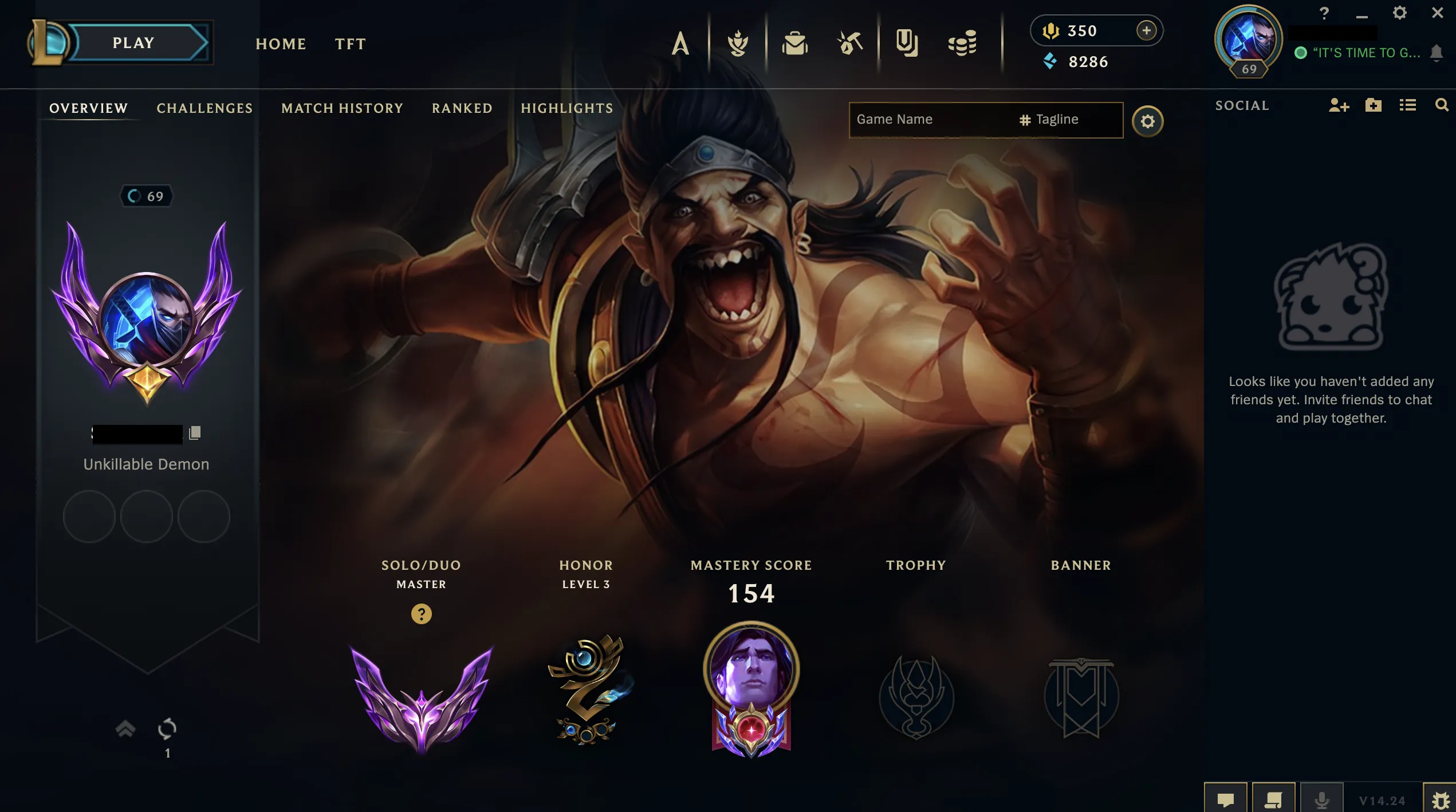The width and height of the screenshot is (1456, 812).
Task: Click the Game Name input field
Action: 928,119
